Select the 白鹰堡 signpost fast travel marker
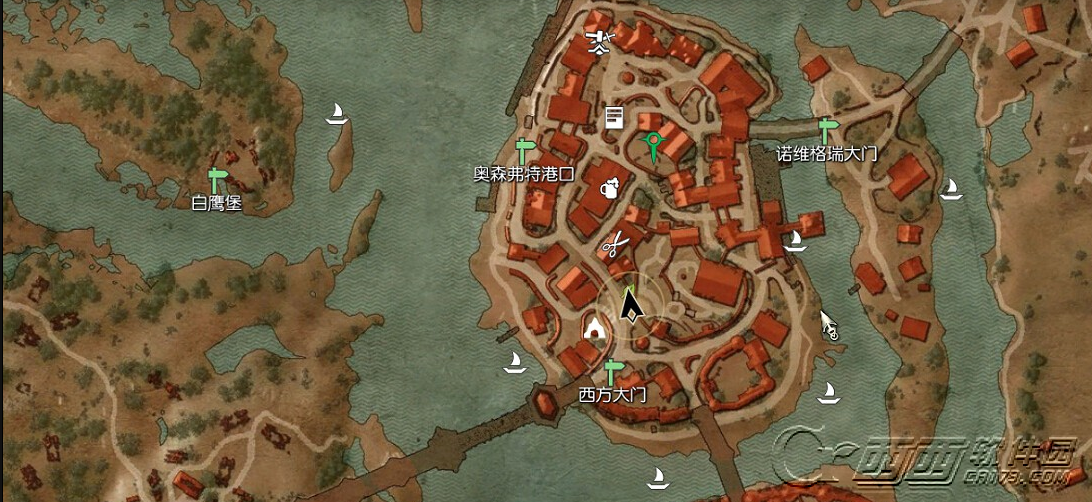The image size is (1092, 502). click(219, 181)
